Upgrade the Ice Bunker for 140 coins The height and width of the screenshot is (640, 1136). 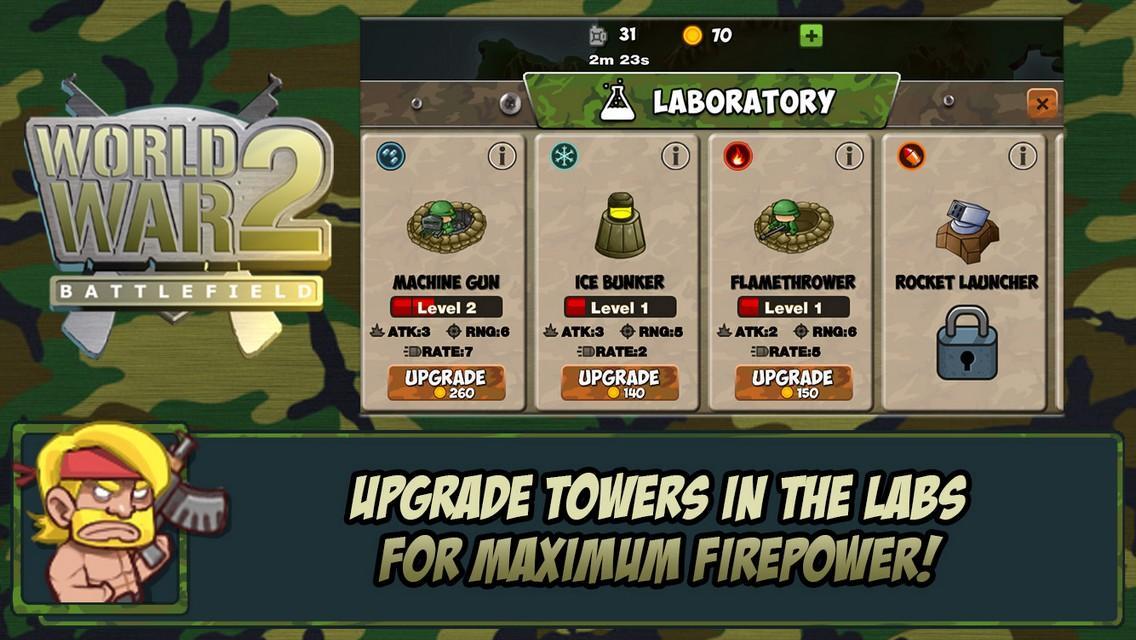[619, 383]
